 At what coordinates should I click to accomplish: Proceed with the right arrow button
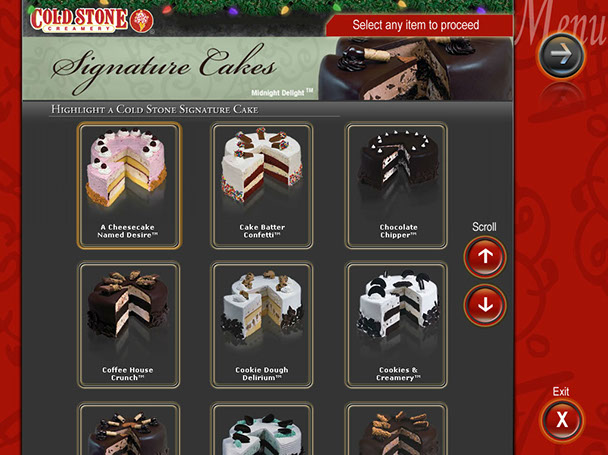[x=560, y=56]
